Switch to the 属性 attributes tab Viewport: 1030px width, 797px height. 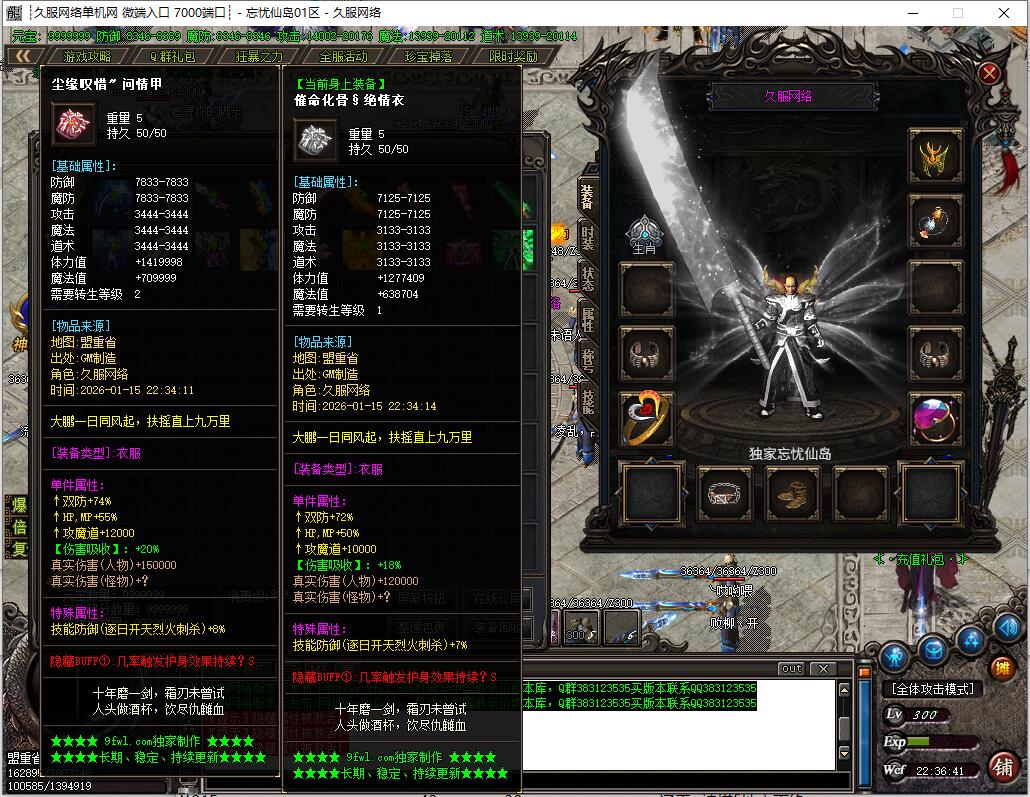588,319
